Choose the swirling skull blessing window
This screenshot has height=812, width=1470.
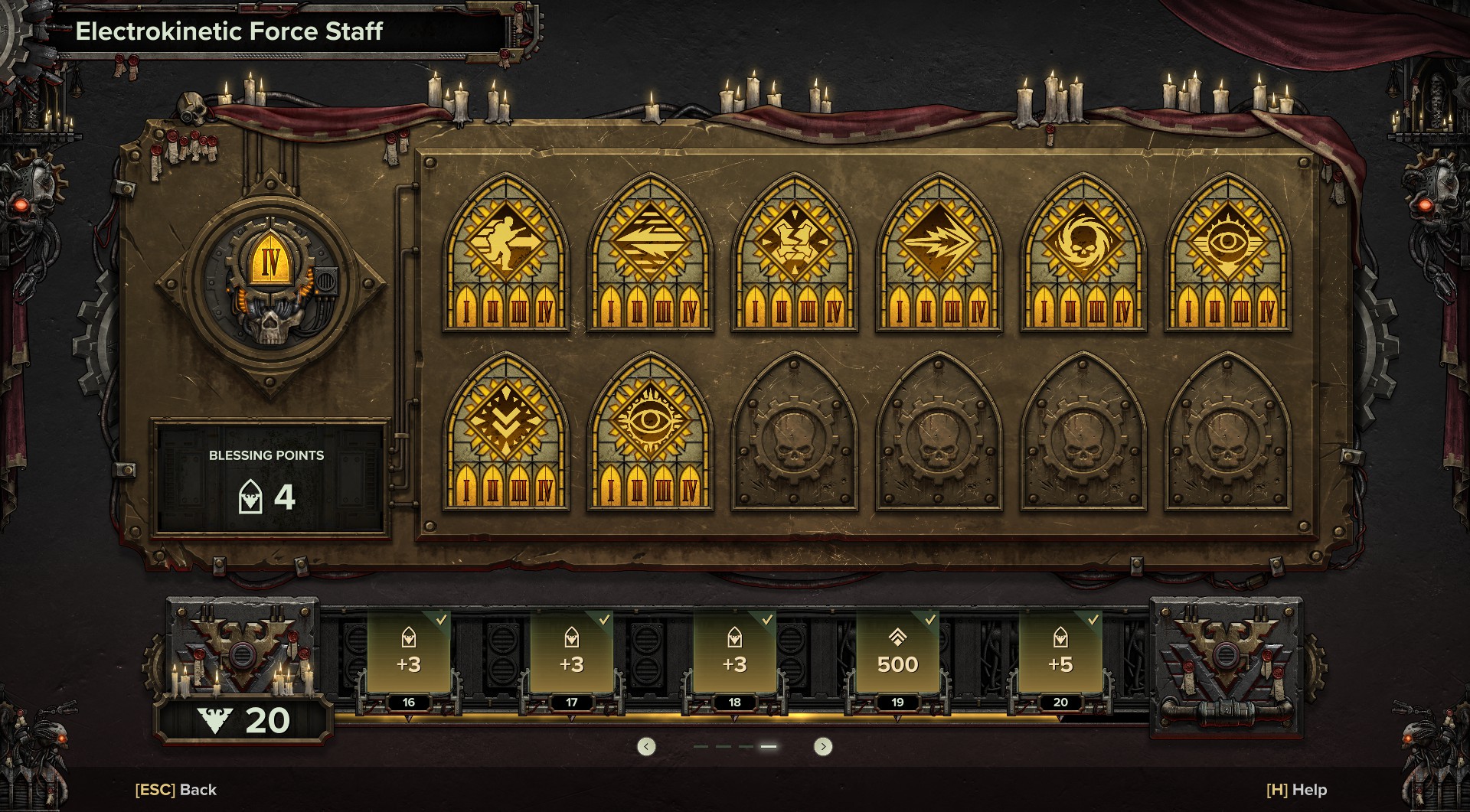click(1083, 253)
